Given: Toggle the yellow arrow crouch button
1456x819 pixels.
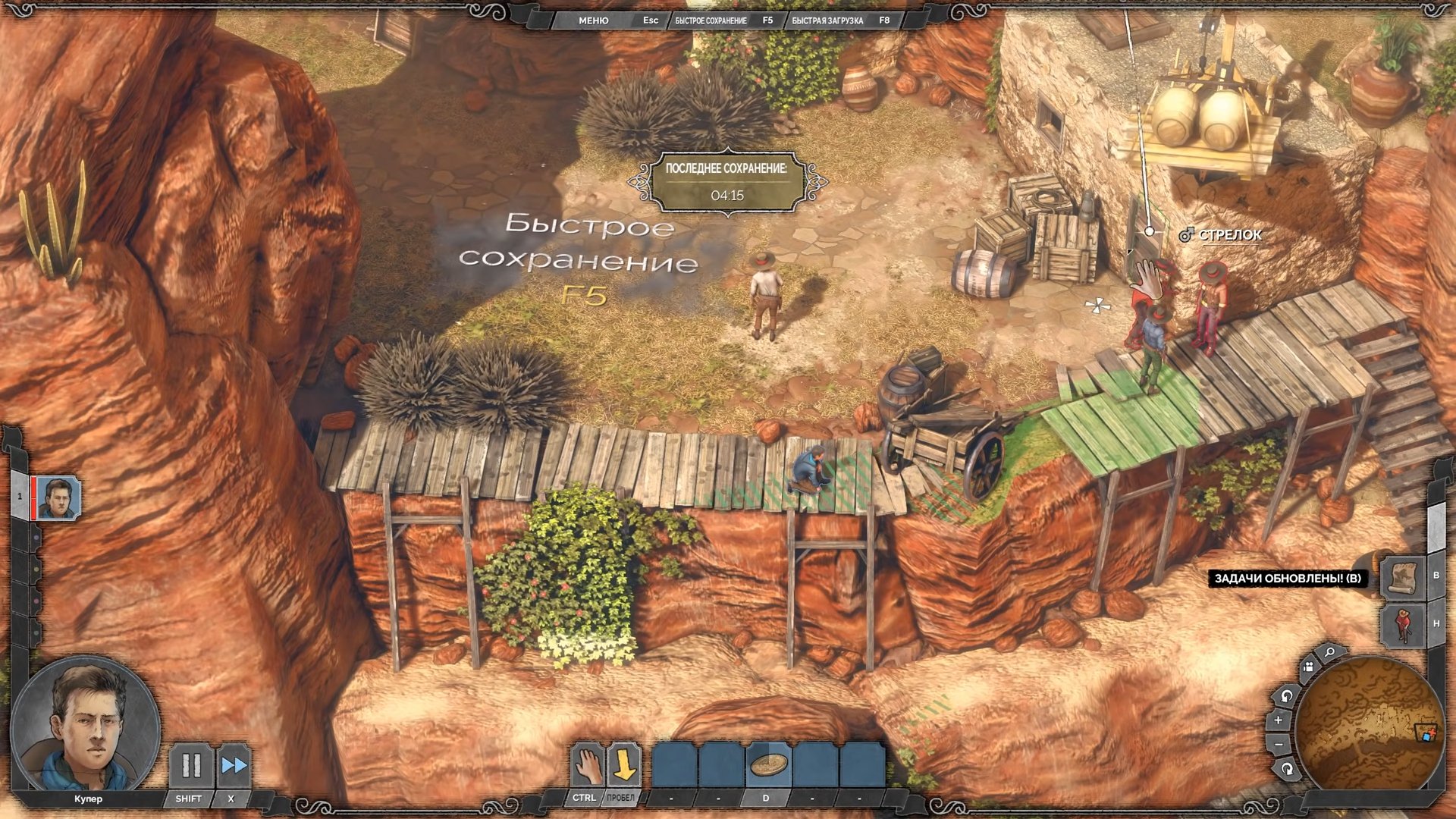Looking at the screenshot, I should coord(623,766).
